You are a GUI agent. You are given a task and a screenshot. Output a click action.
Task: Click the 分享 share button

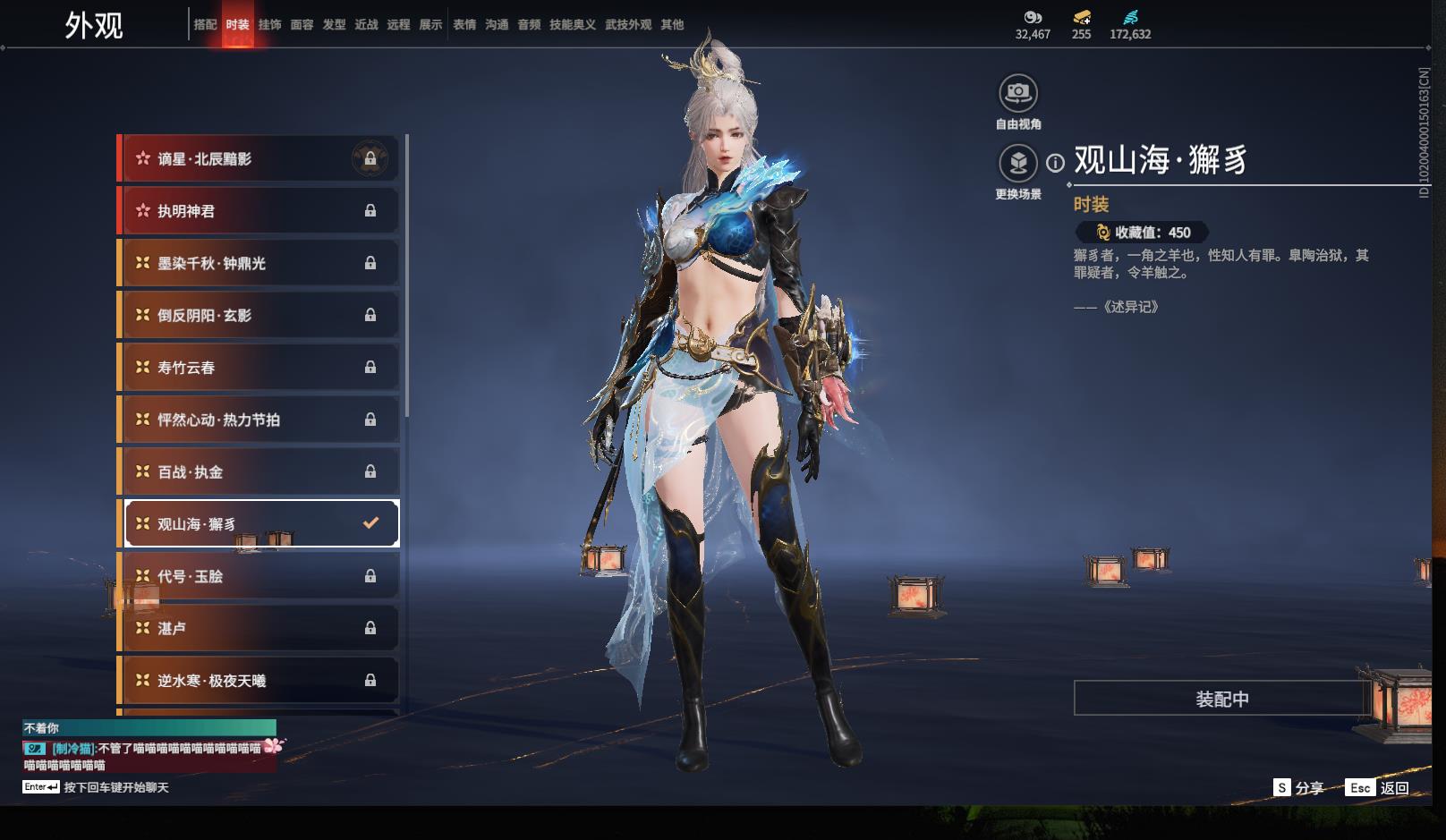click(x=1299, y=787)
